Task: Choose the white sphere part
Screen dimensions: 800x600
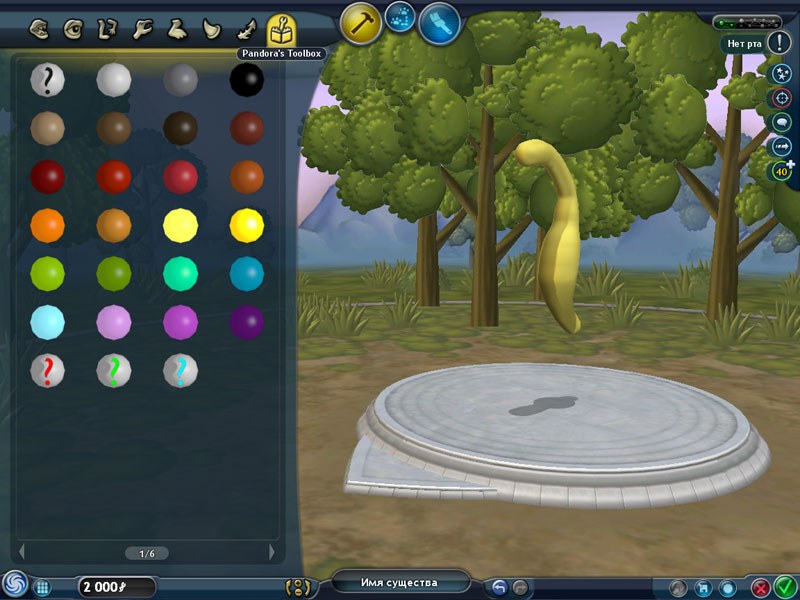Action: (x=113, y=78)
